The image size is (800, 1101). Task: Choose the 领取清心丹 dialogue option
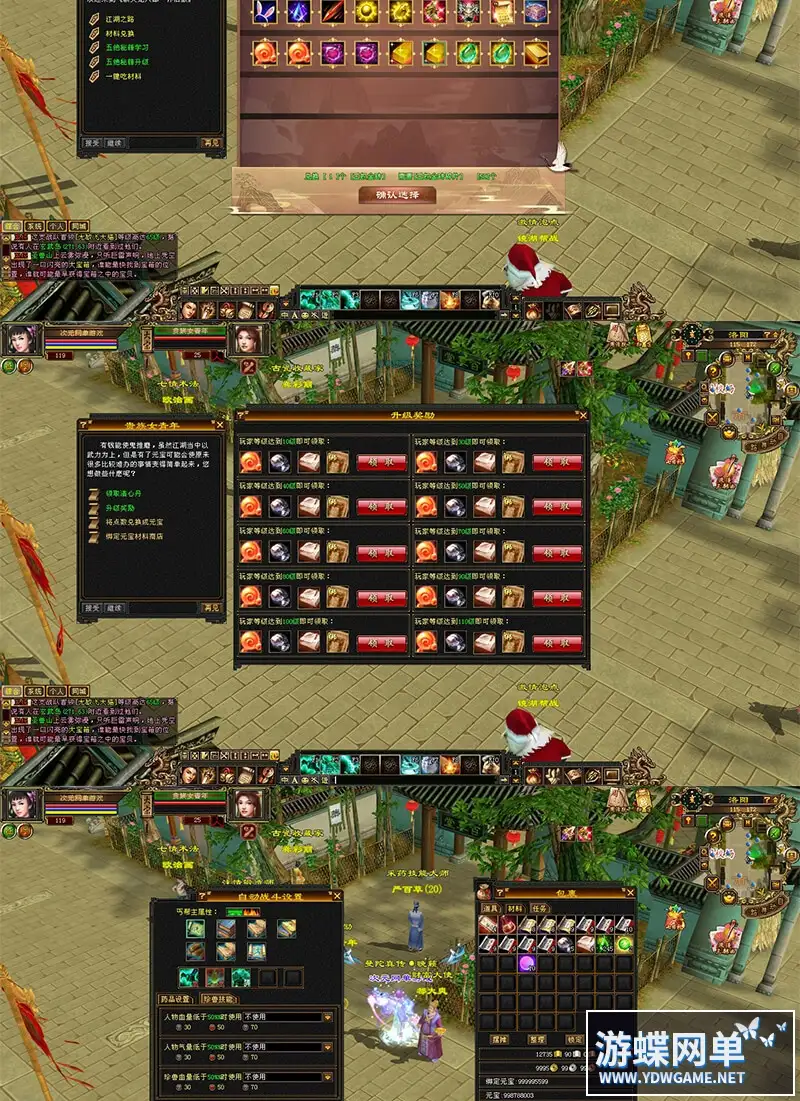(x=125, y=494)
